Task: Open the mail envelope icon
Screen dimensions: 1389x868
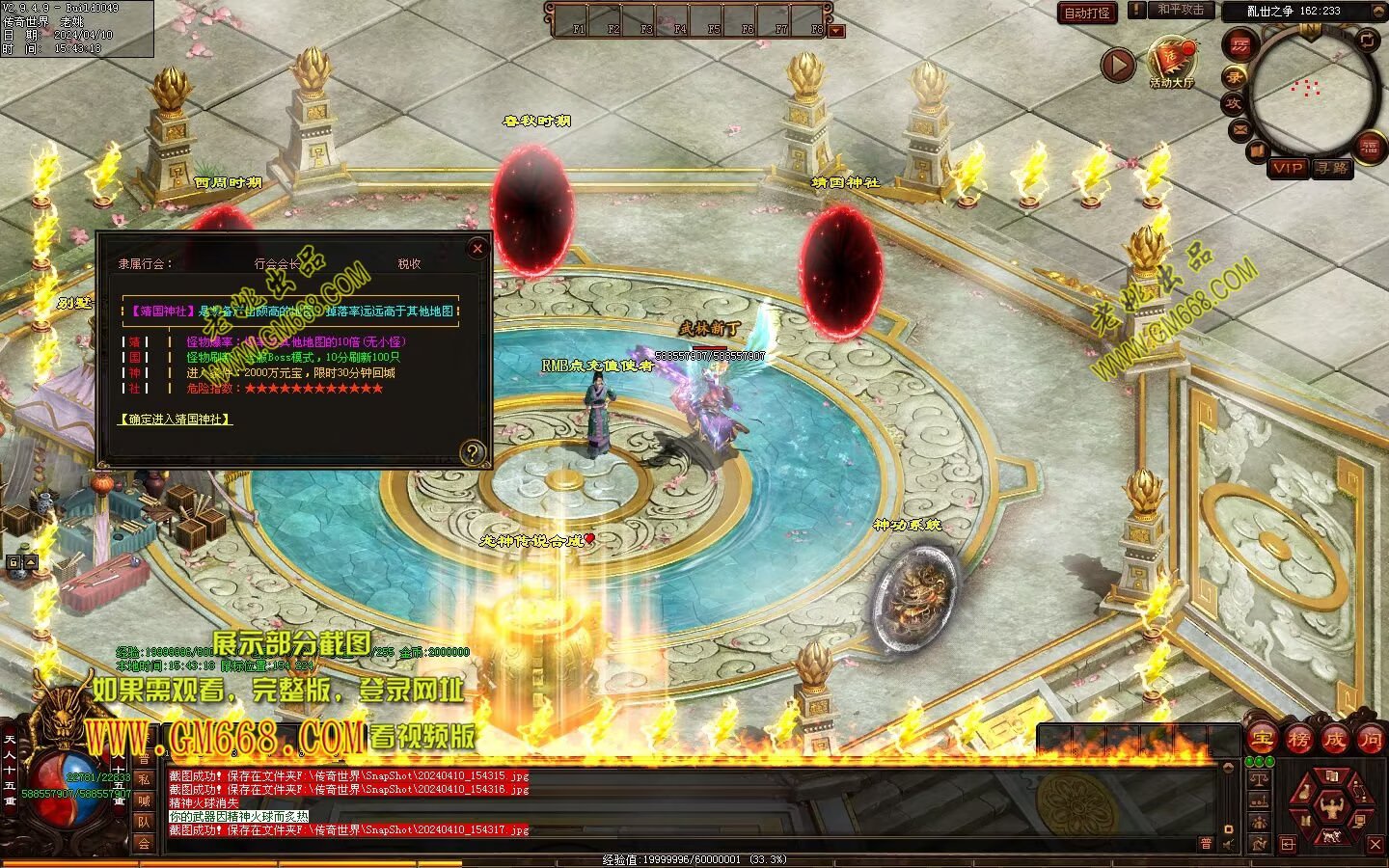Action: pos(1240,128)
